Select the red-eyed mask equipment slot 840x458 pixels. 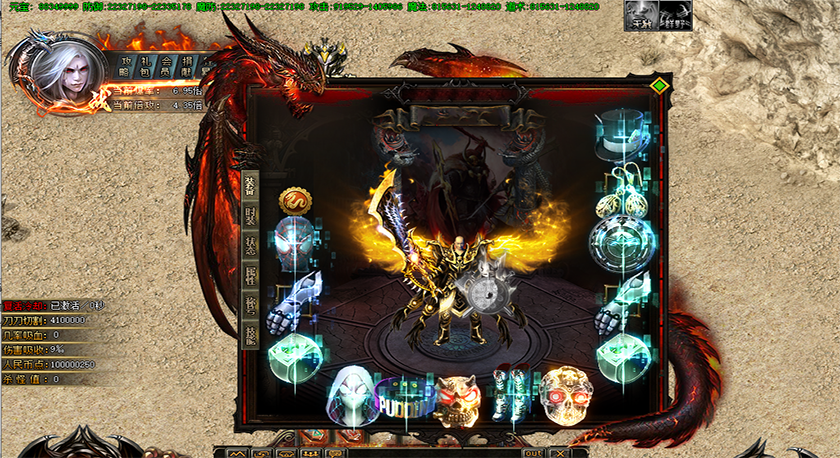click(x=295, y=241)
